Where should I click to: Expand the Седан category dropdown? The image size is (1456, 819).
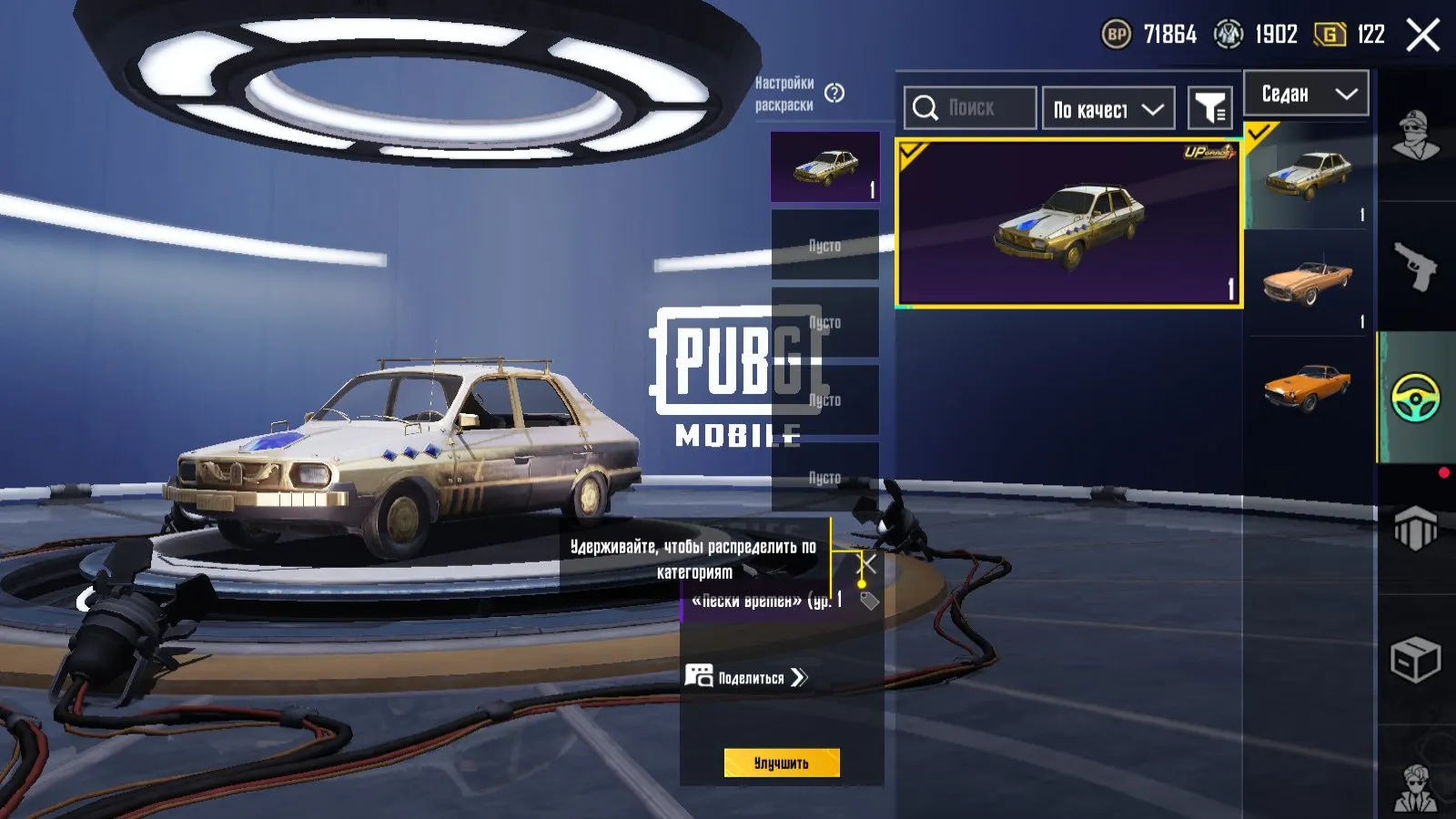[x=1347, y=93]
